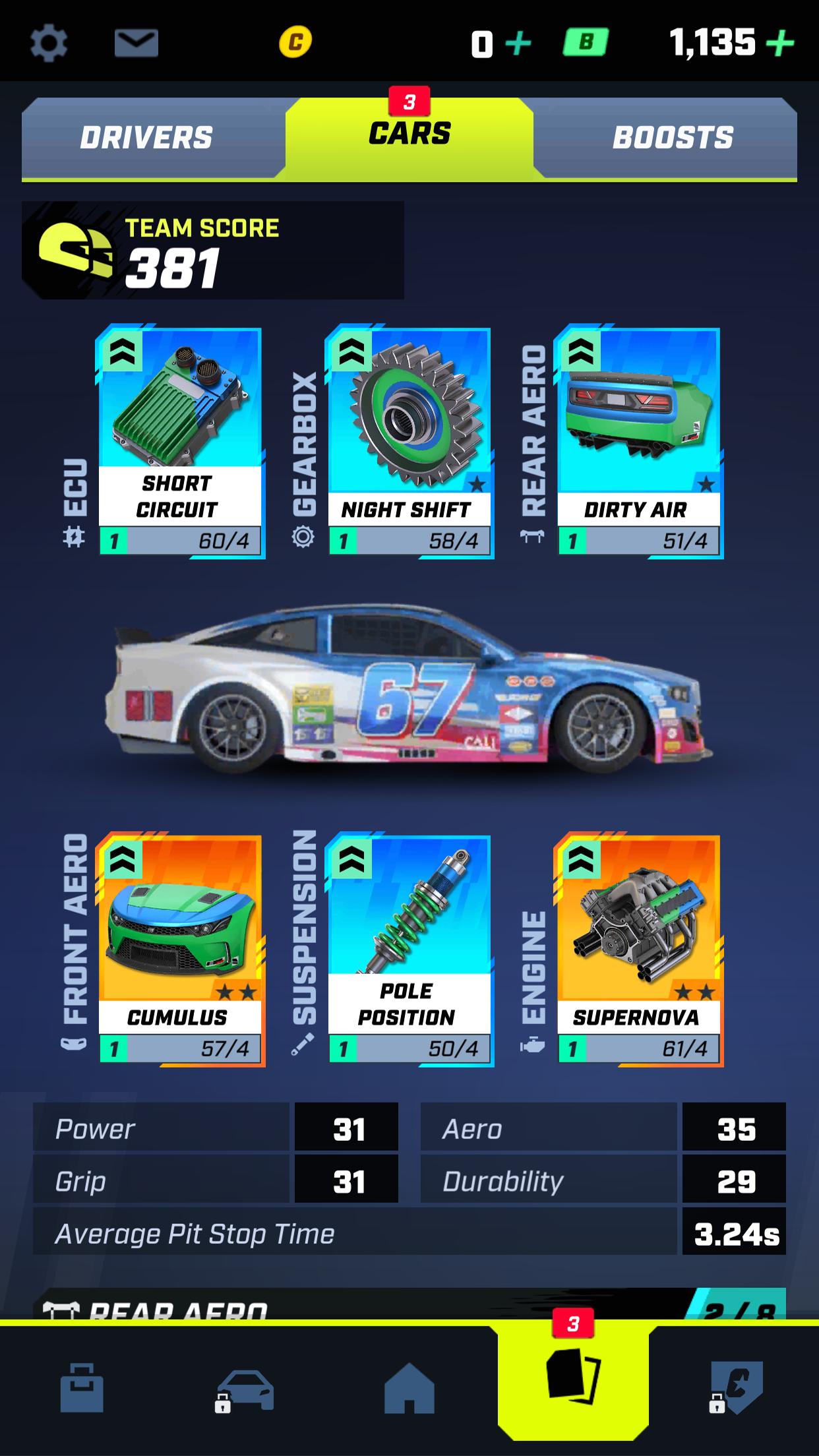This screenshot has width=819, height=1456.
Task: Open the toolbox shop in bottom navigation
Action: click(x=82, y=1387)
